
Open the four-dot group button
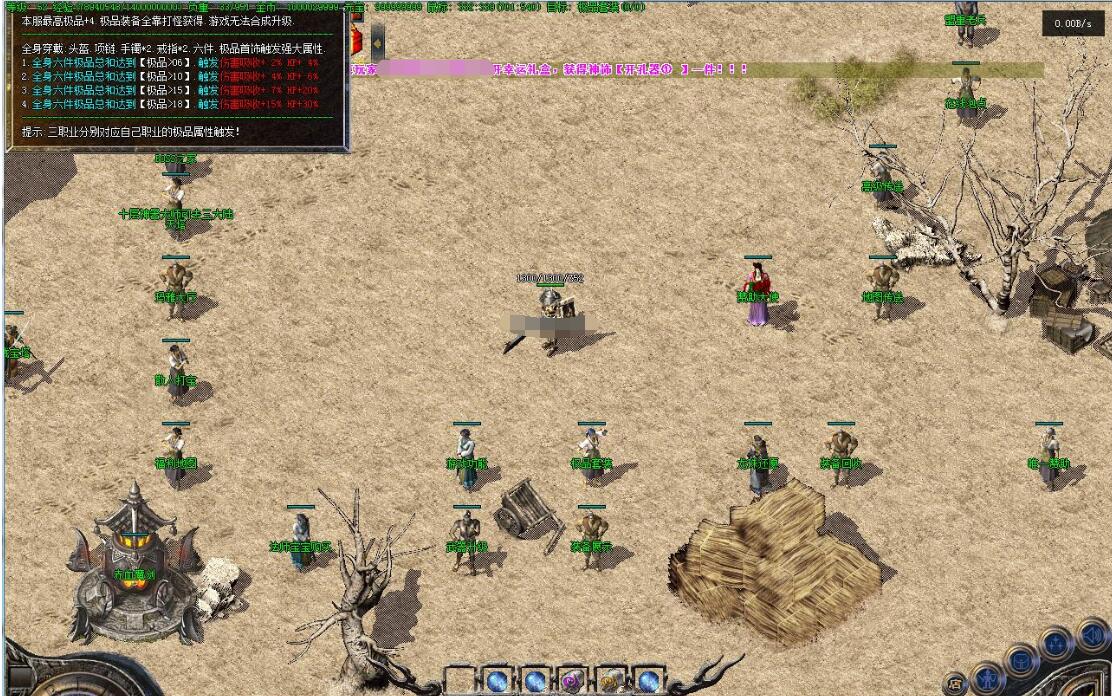(x=1057, y=643)
